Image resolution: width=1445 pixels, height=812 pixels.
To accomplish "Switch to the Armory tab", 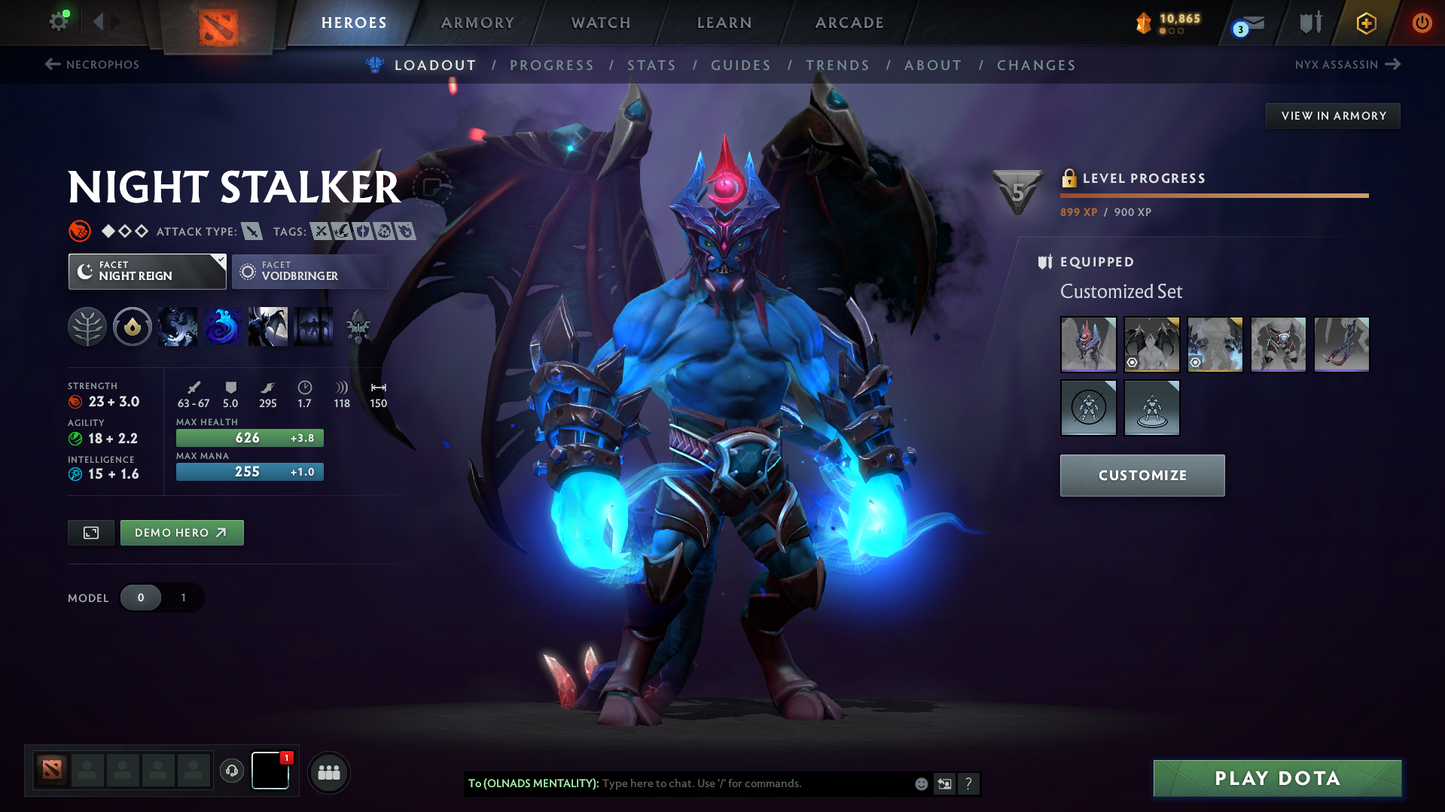I will (477, 22).
